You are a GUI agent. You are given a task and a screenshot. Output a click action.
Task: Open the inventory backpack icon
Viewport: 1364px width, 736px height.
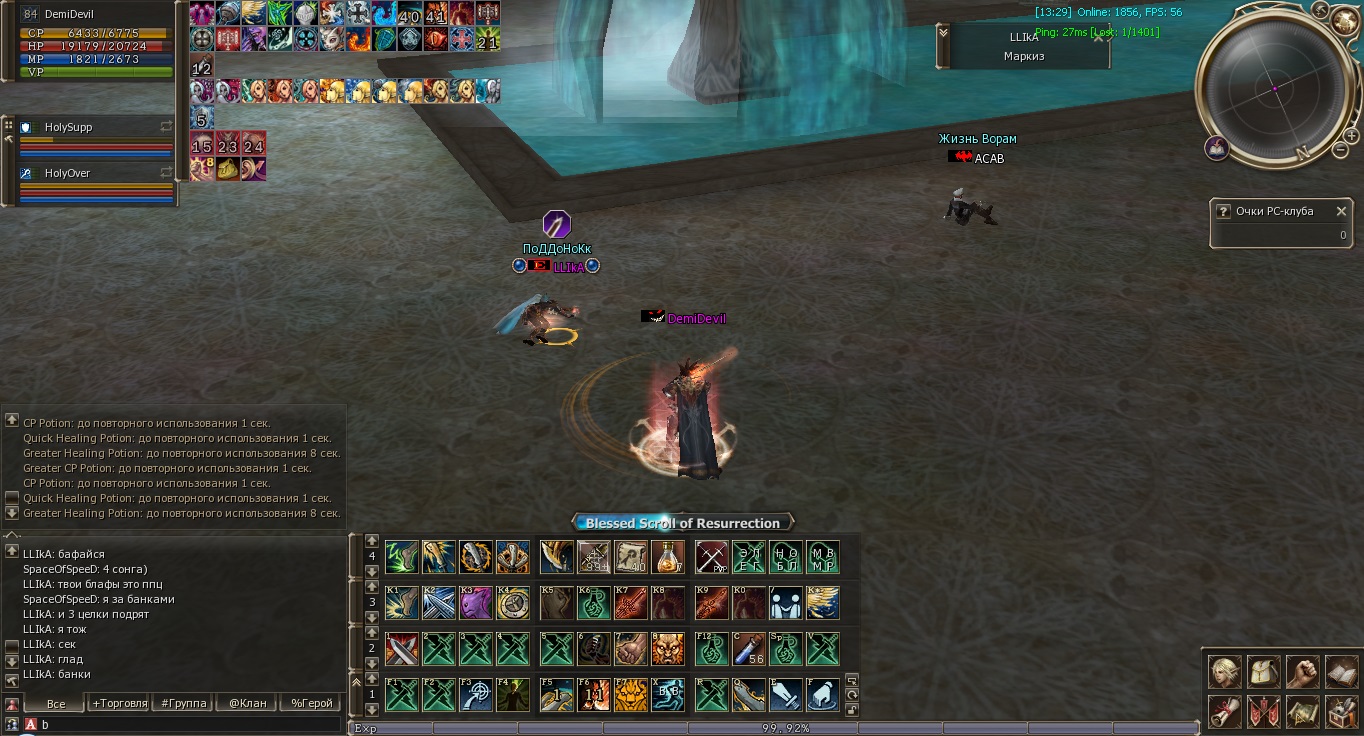[1263, 672]
